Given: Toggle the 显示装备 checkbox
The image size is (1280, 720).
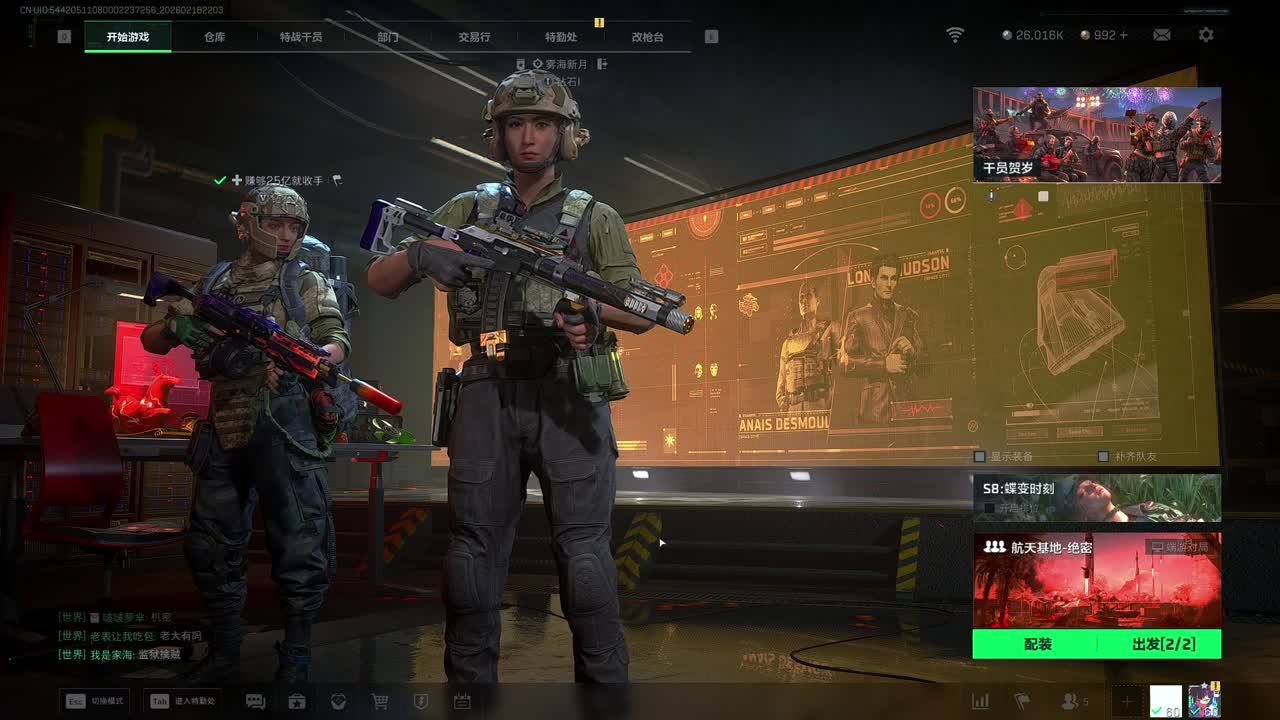Looking at the screenshot, I should point(980,457).
